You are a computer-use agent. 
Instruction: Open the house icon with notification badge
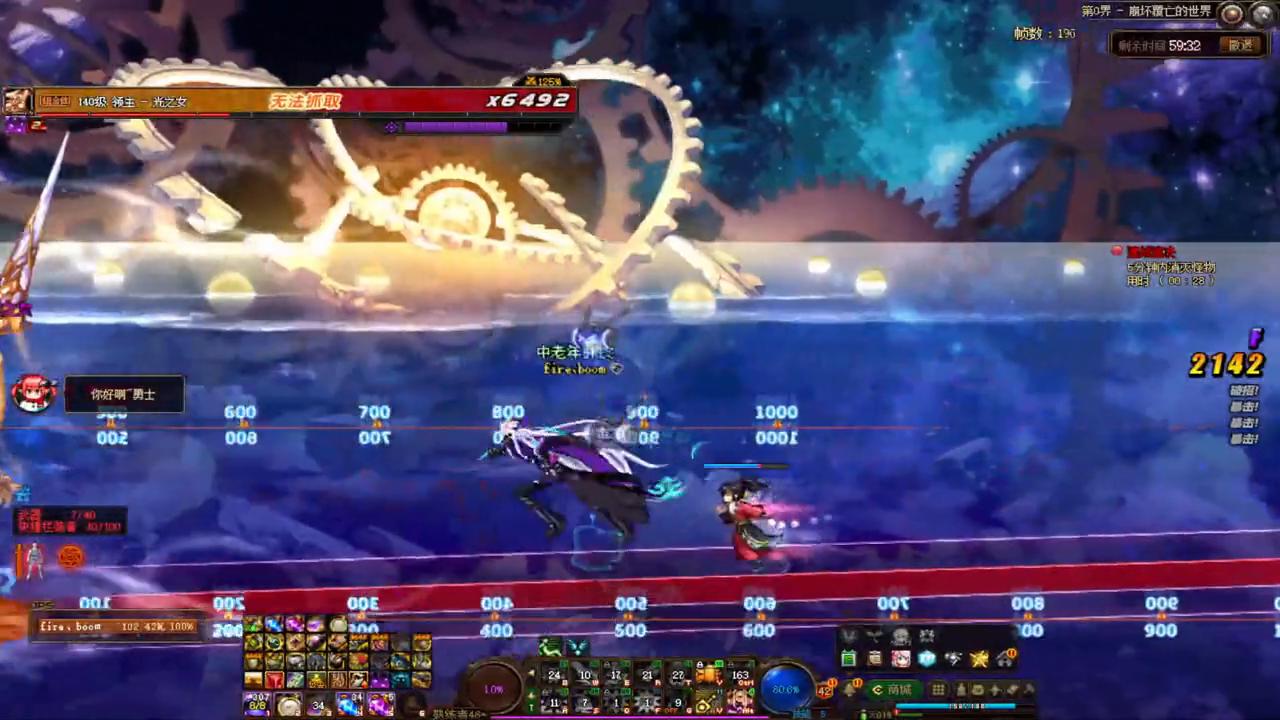pyautogui.click(x=1005, y=659)
